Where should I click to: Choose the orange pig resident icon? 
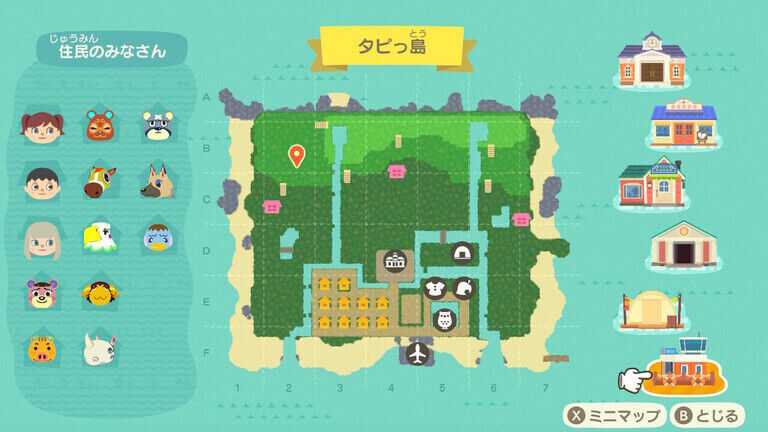[x=41, y=349]
